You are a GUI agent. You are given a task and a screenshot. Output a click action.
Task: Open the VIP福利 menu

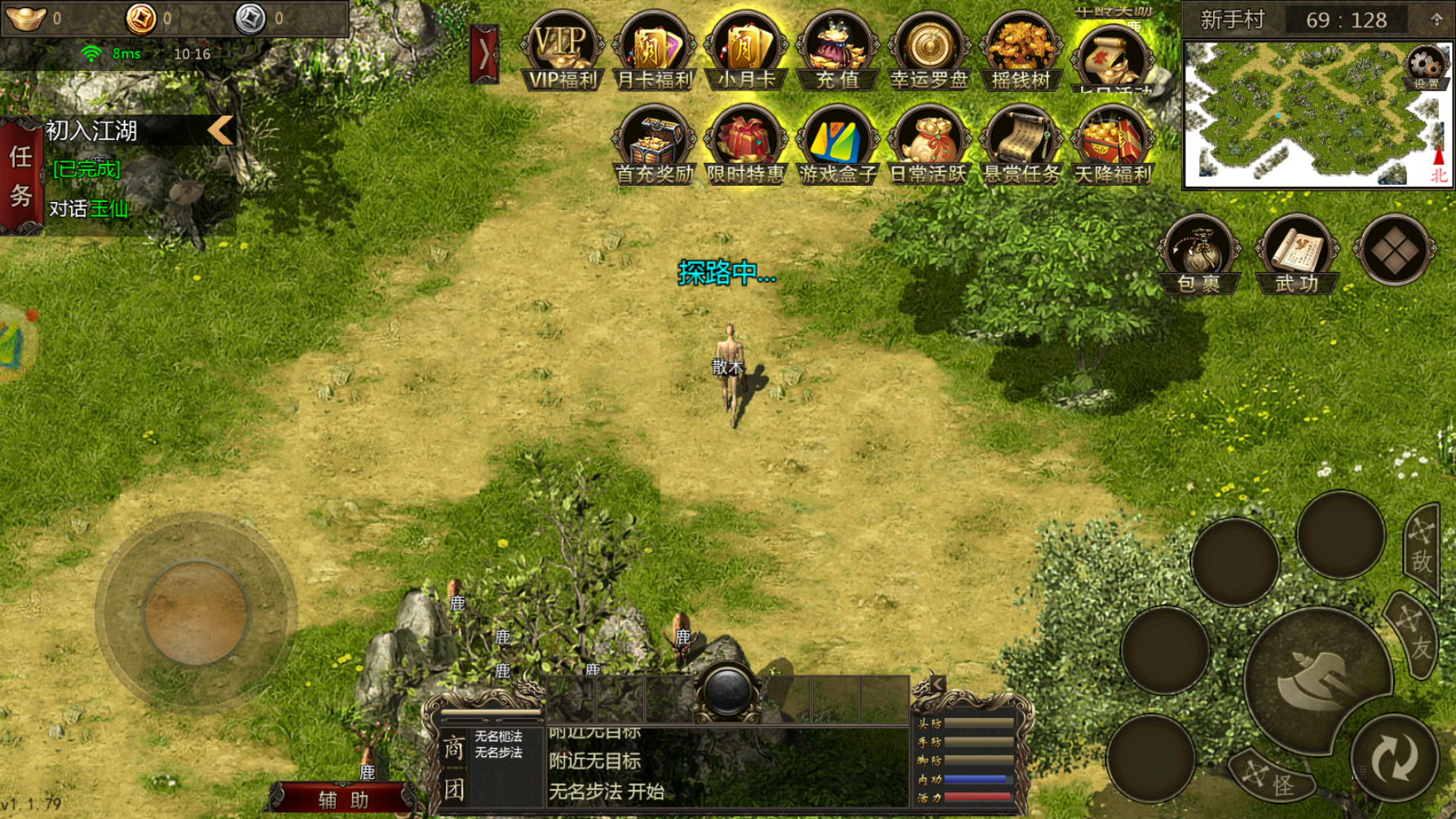point(562,51)
